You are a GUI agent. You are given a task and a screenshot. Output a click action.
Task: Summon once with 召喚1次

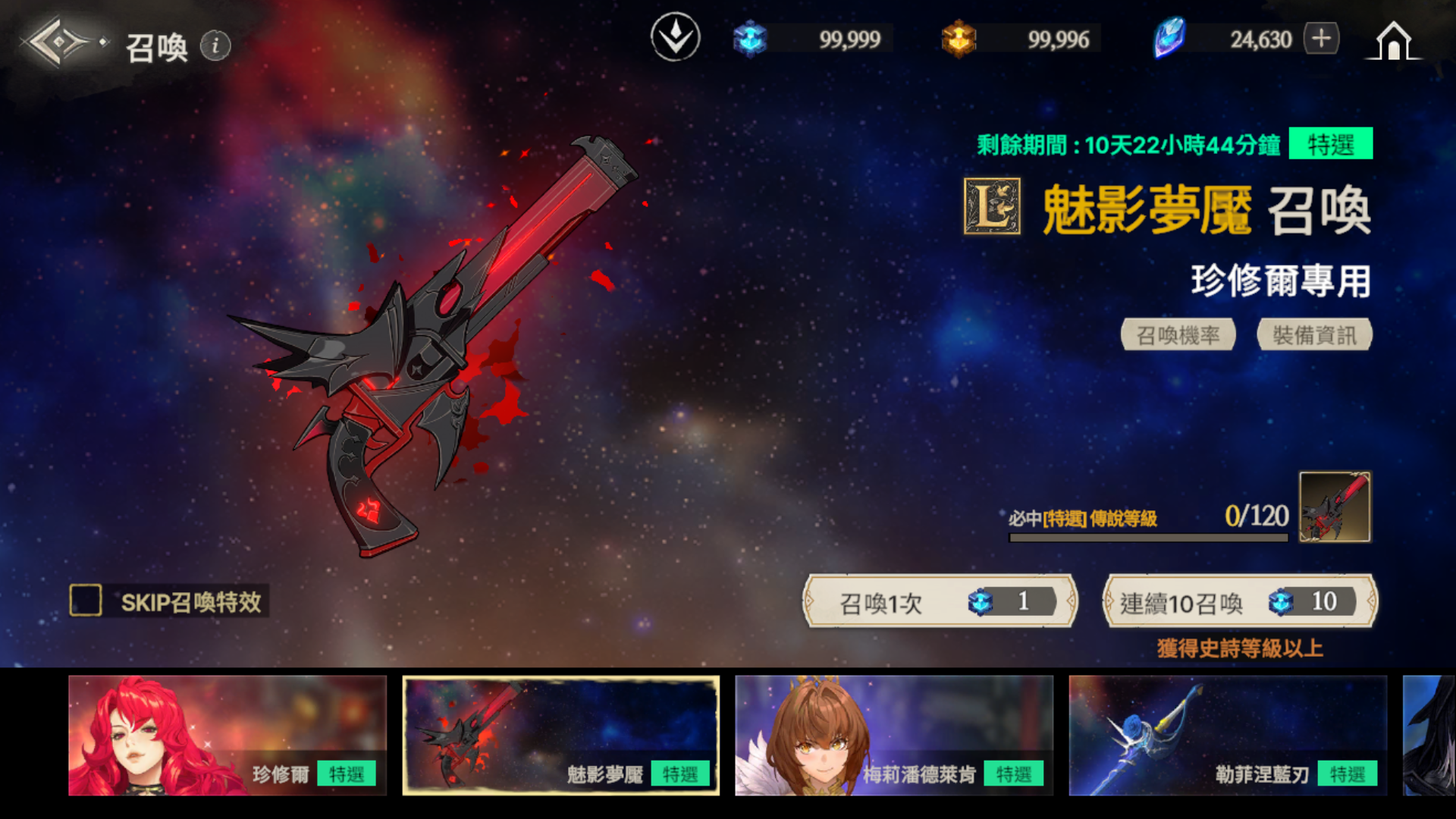[940, 602]
